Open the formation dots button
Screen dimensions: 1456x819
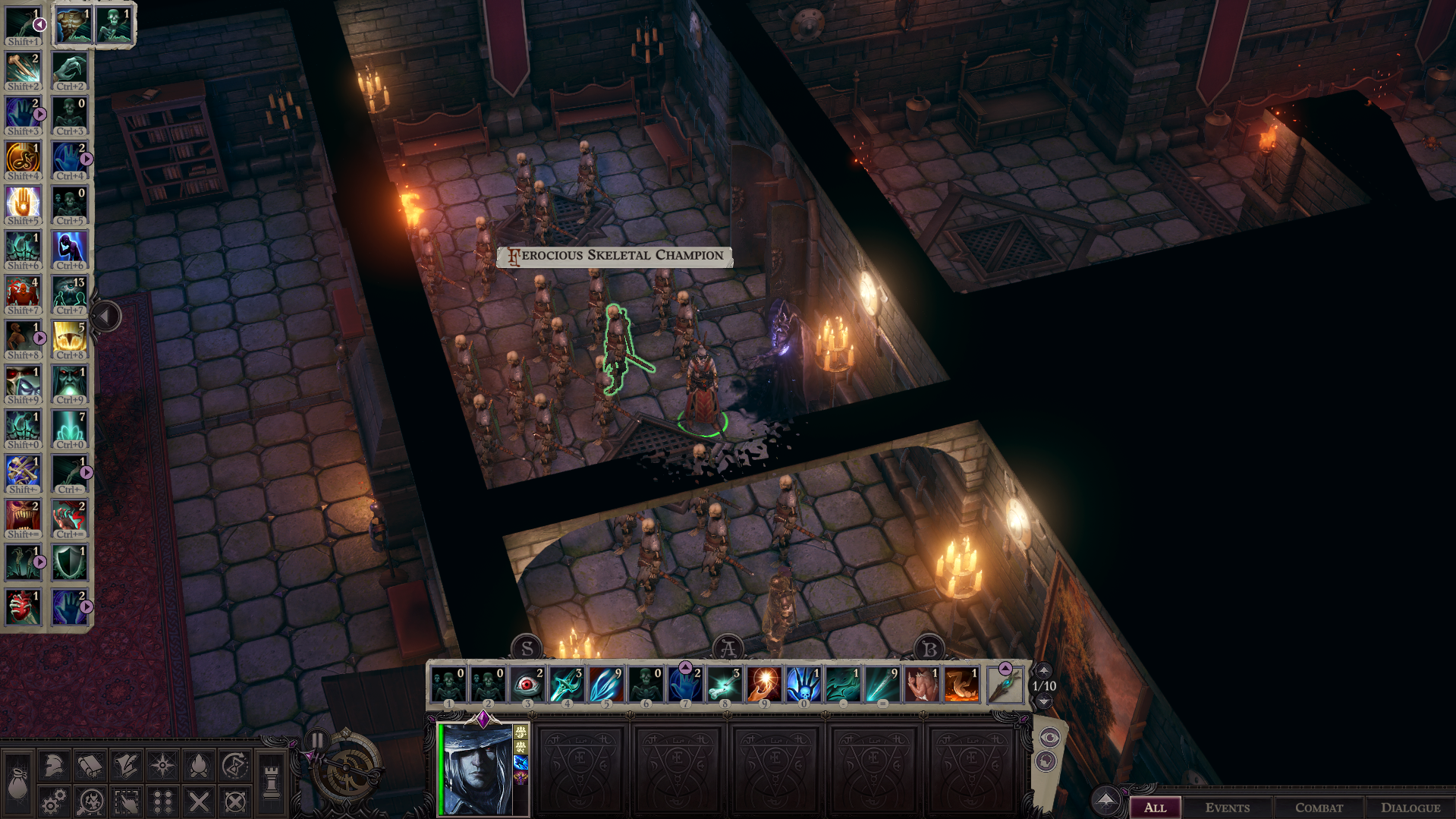(162, 802)
